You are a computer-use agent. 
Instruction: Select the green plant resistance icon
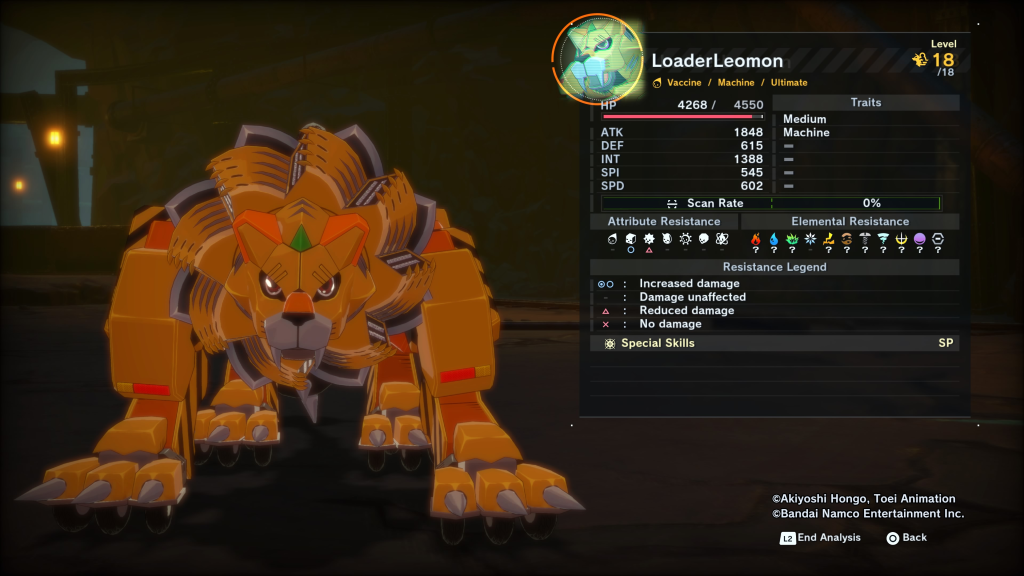(x=792, y=240)
